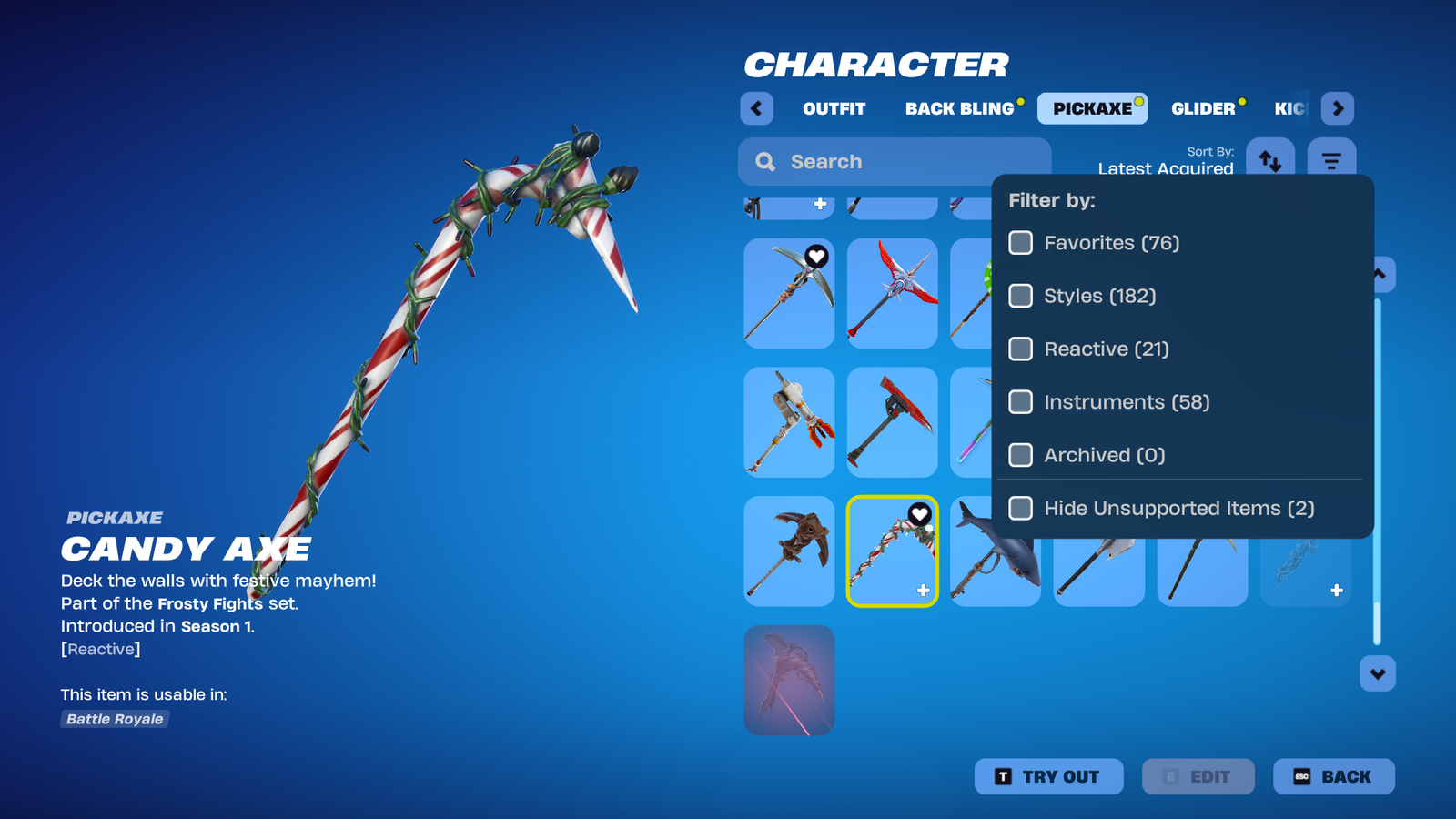This screenshot has width=1456, height=819.
Task: Unfavorite the Candy Axe via its heart icon
Action: 920,512
